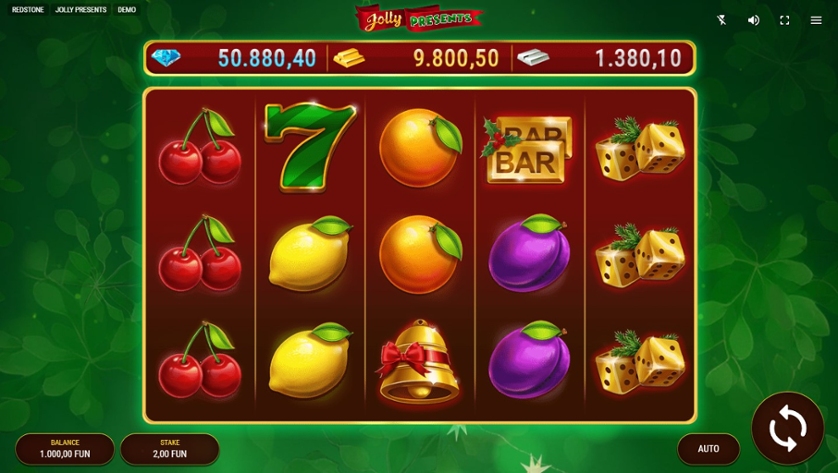
Task: Open the hamburger menu
Action: [x=816, y=20]
